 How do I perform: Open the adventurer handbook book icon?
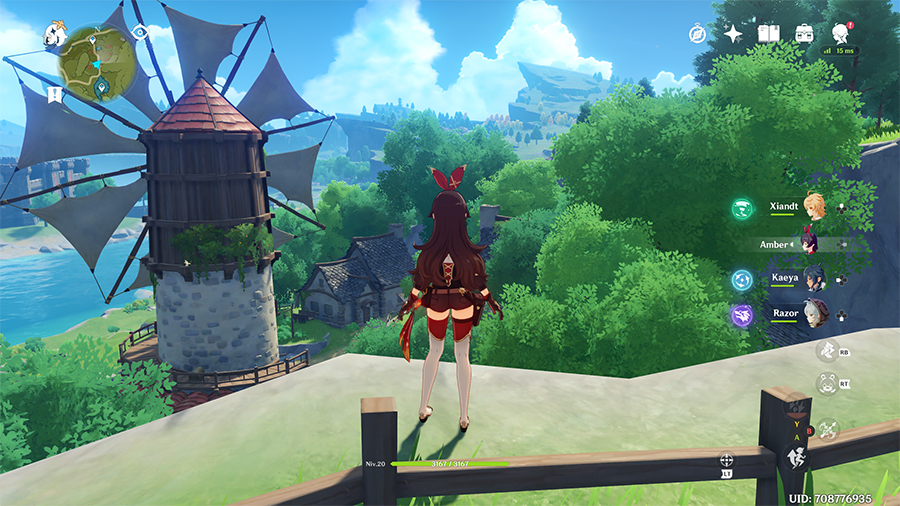(x=768, y=34)
